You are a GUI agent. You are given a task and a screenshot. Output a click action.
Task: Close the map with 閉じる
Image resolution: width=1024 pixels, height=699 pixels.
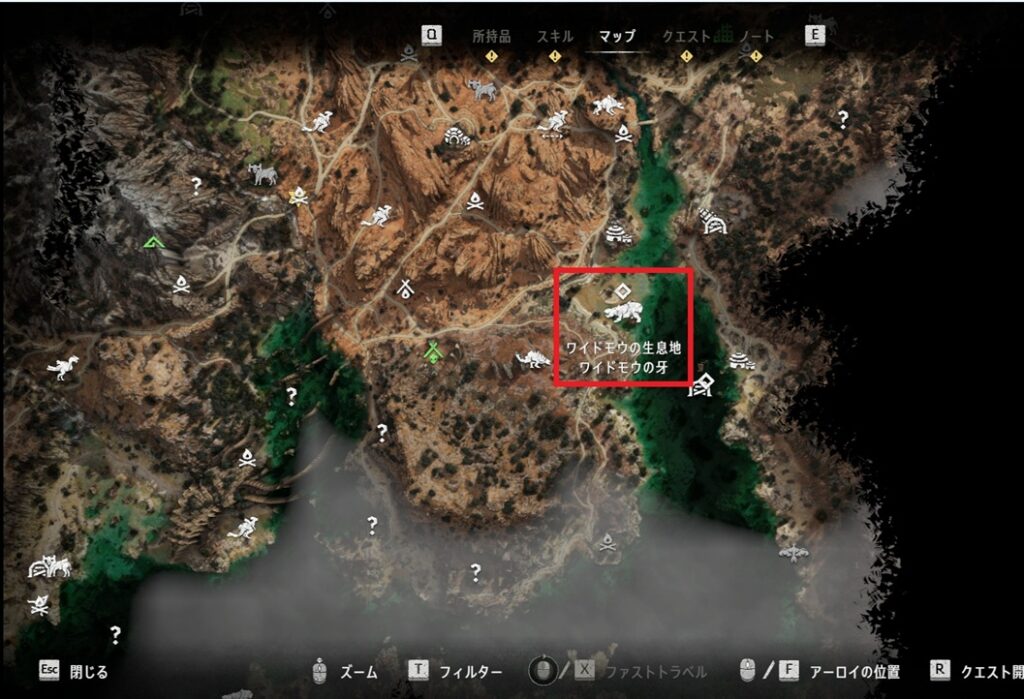click(x=88, y=672)
